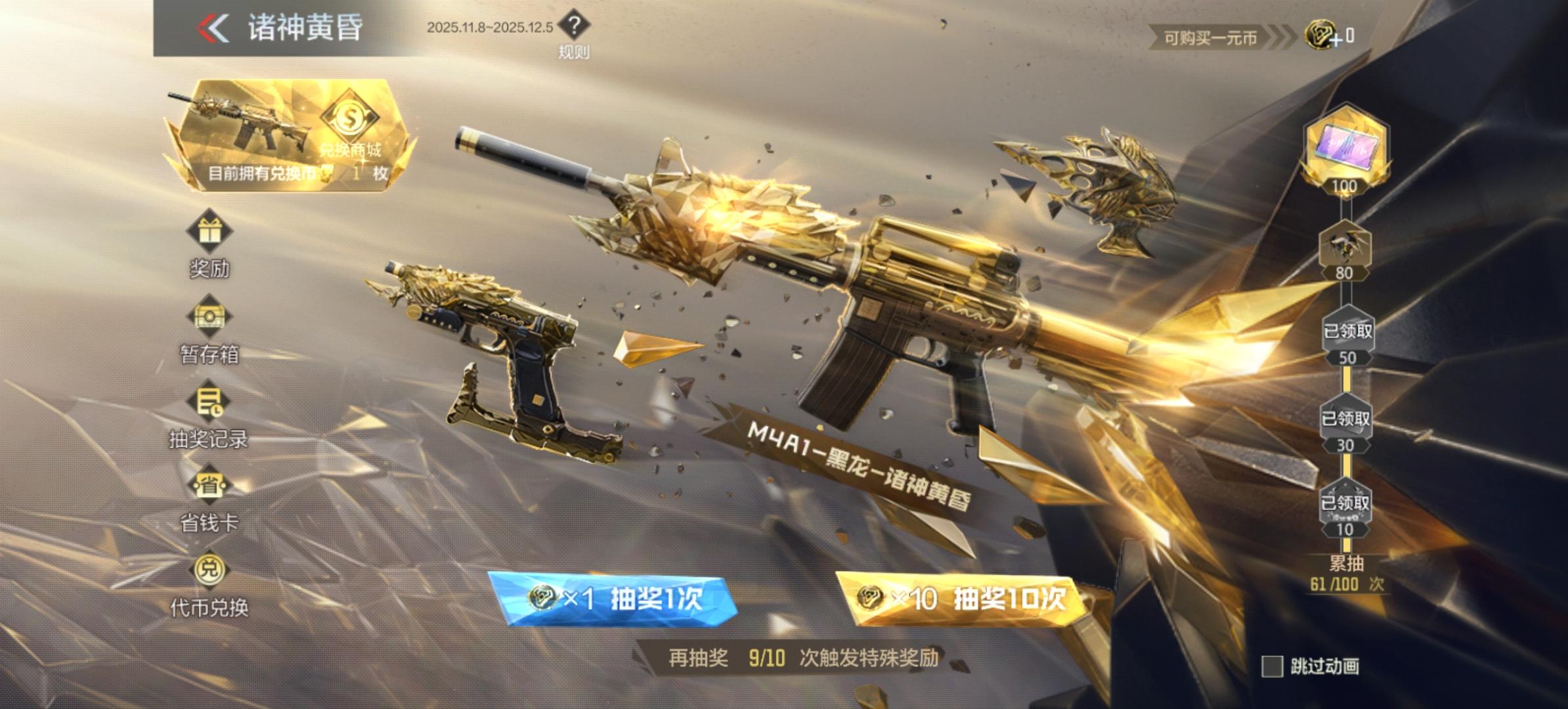The width and height of the screenshot is (1568, 709).
Task: Tap the event date 2025.11.8~2025.12.5 label
Action: pos(493,28)
